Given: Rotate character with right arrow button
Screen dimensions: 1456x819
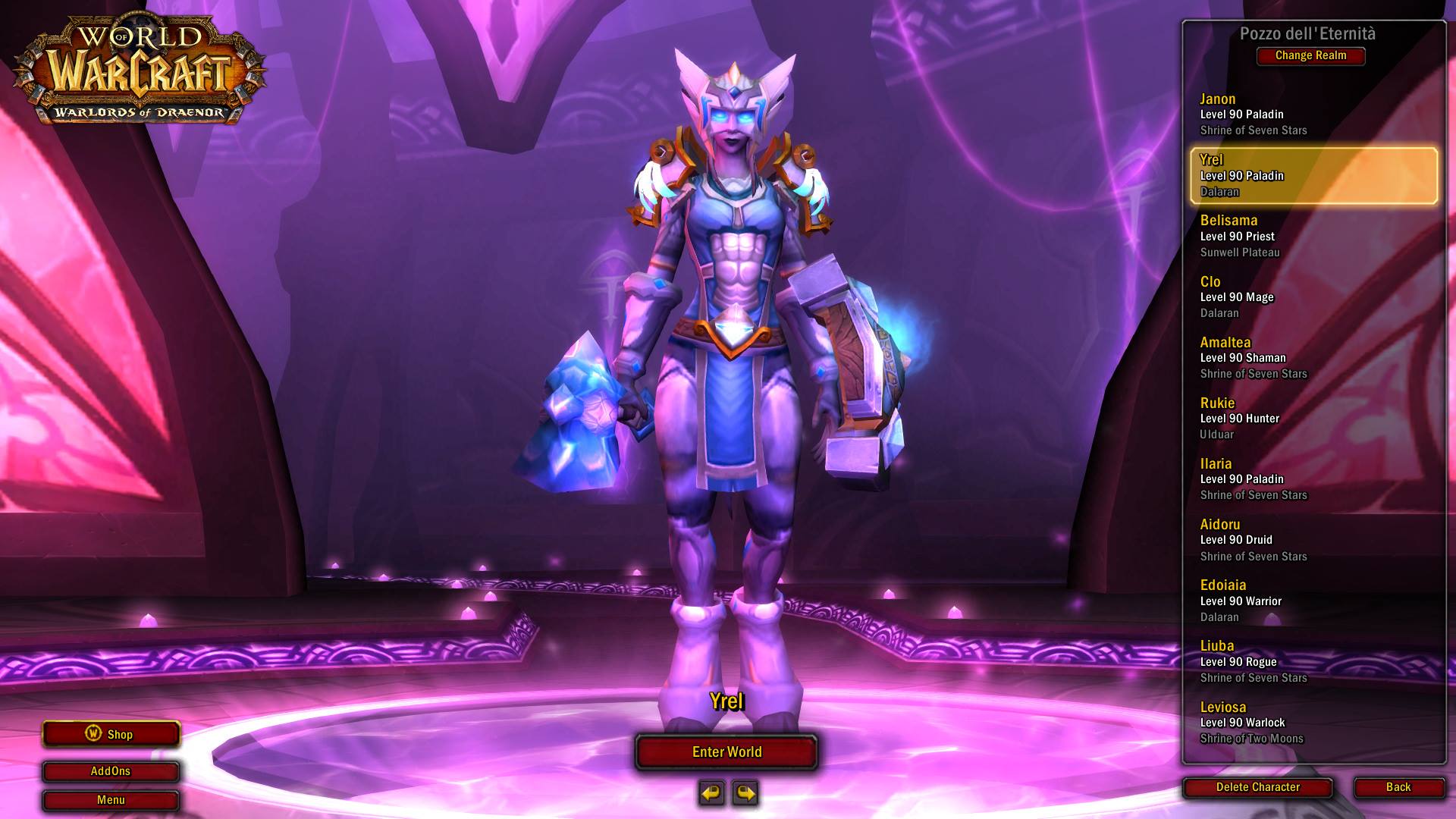Looking at the screenshot, I should coord(745,793).
